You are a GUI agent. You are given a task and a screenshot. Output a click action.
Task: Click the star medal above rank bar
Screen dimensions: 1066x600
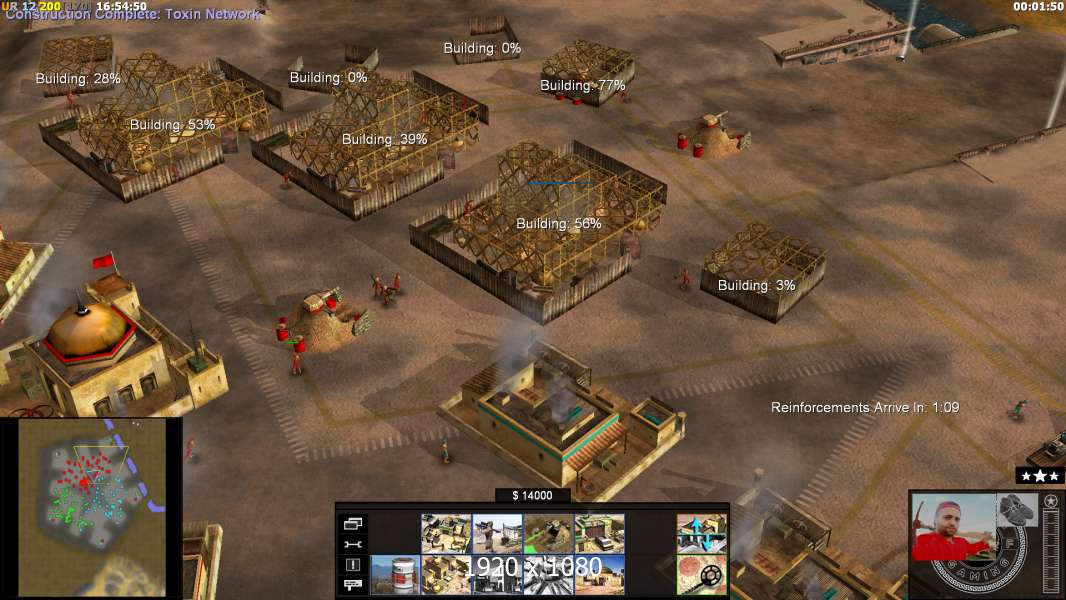[1050, 501]
